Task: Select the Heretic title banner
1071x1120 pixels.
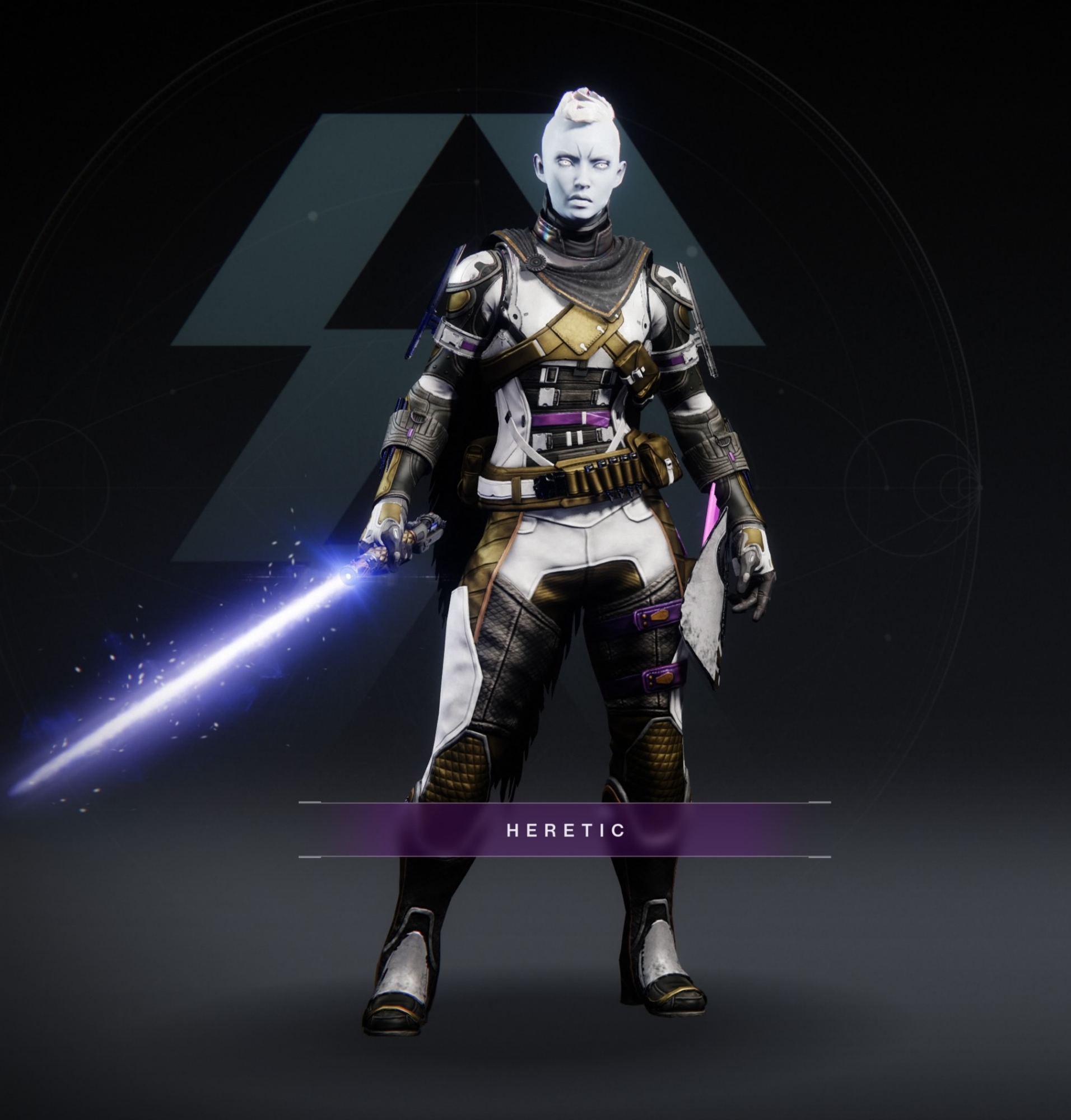Action: [x=565, y=829]
